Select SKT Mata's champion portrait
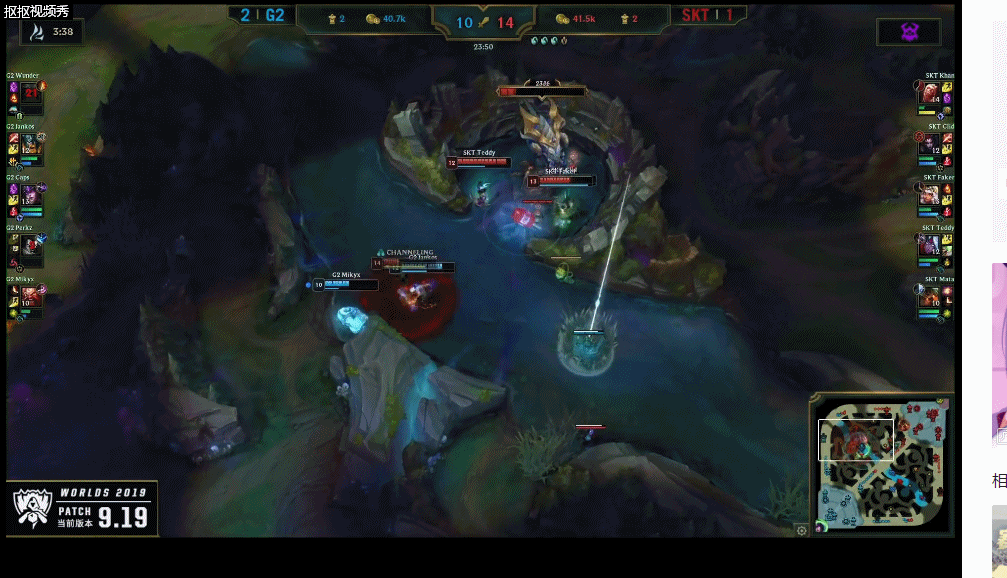Image resolution: width=1007 pixels, height=578 pixels. [930, 297]
